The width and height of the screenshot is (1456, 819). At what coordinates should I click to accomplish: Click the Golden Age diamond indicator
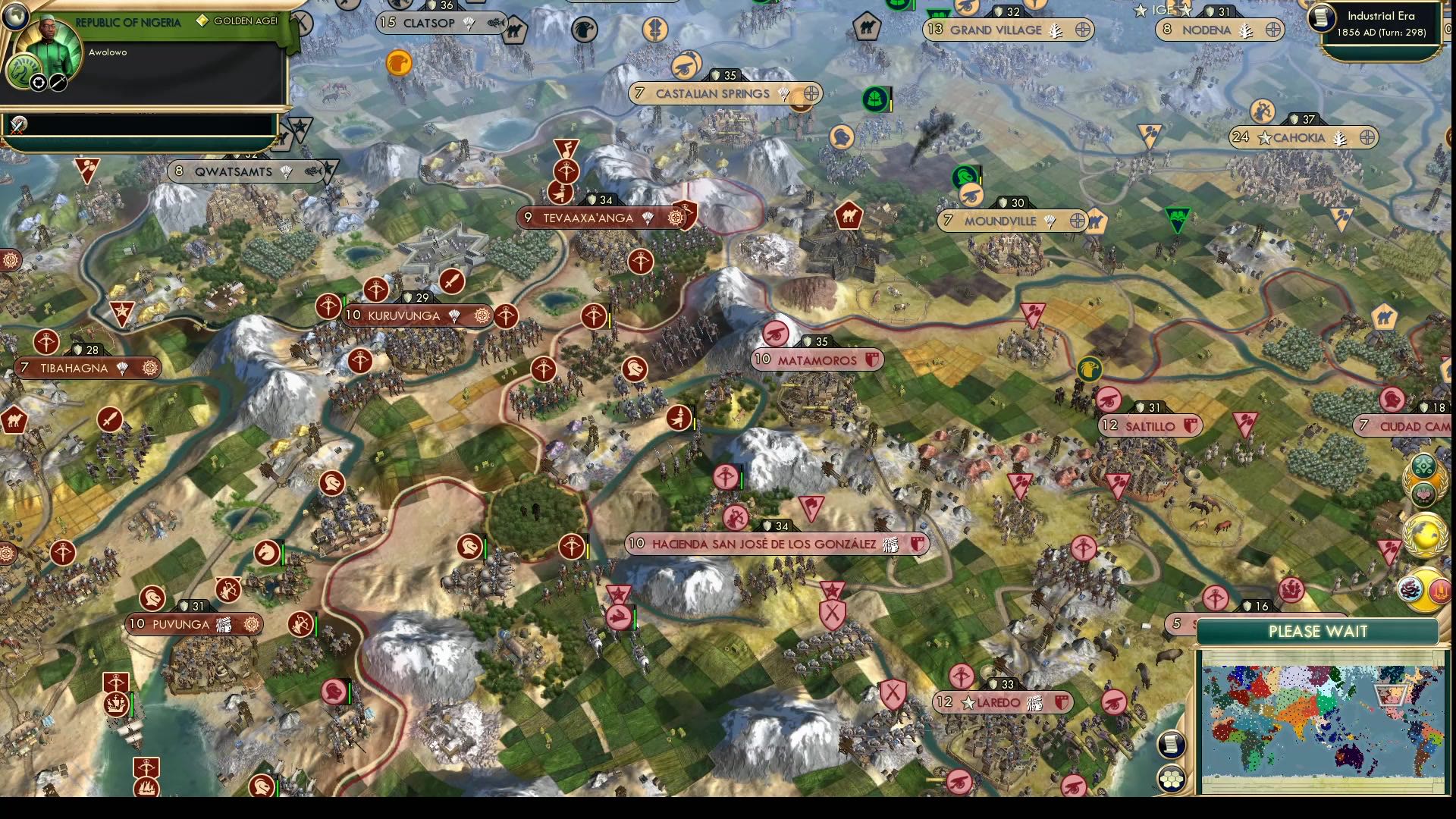click(201, 22)
